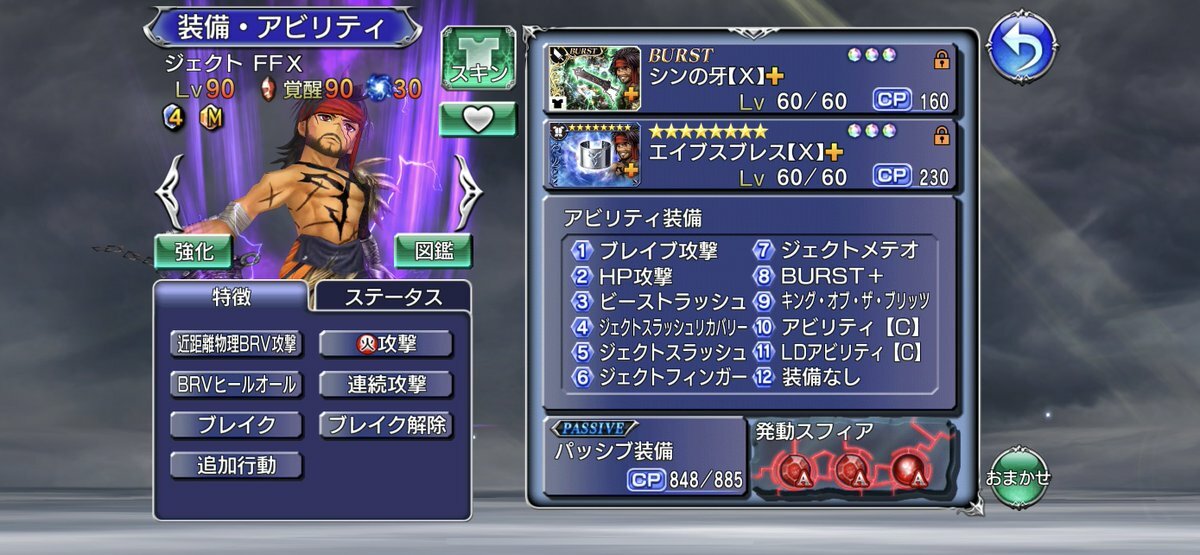Tap the おまかせ auto-equip button
This screenshot has height=555, width=1200.
pyautogui.click(x=1018, y=476)
